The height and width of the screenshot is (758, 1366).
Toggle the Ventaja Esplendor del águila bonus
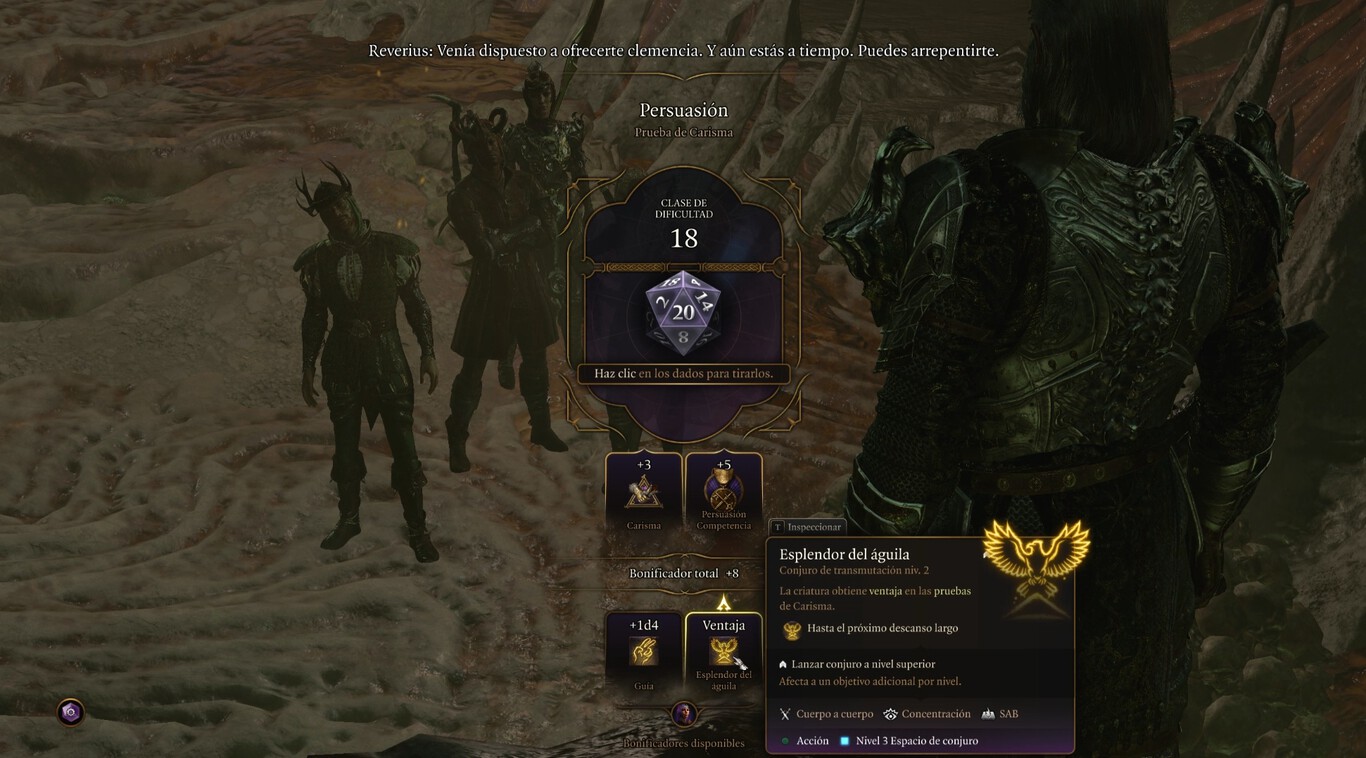tap(724, 652)
